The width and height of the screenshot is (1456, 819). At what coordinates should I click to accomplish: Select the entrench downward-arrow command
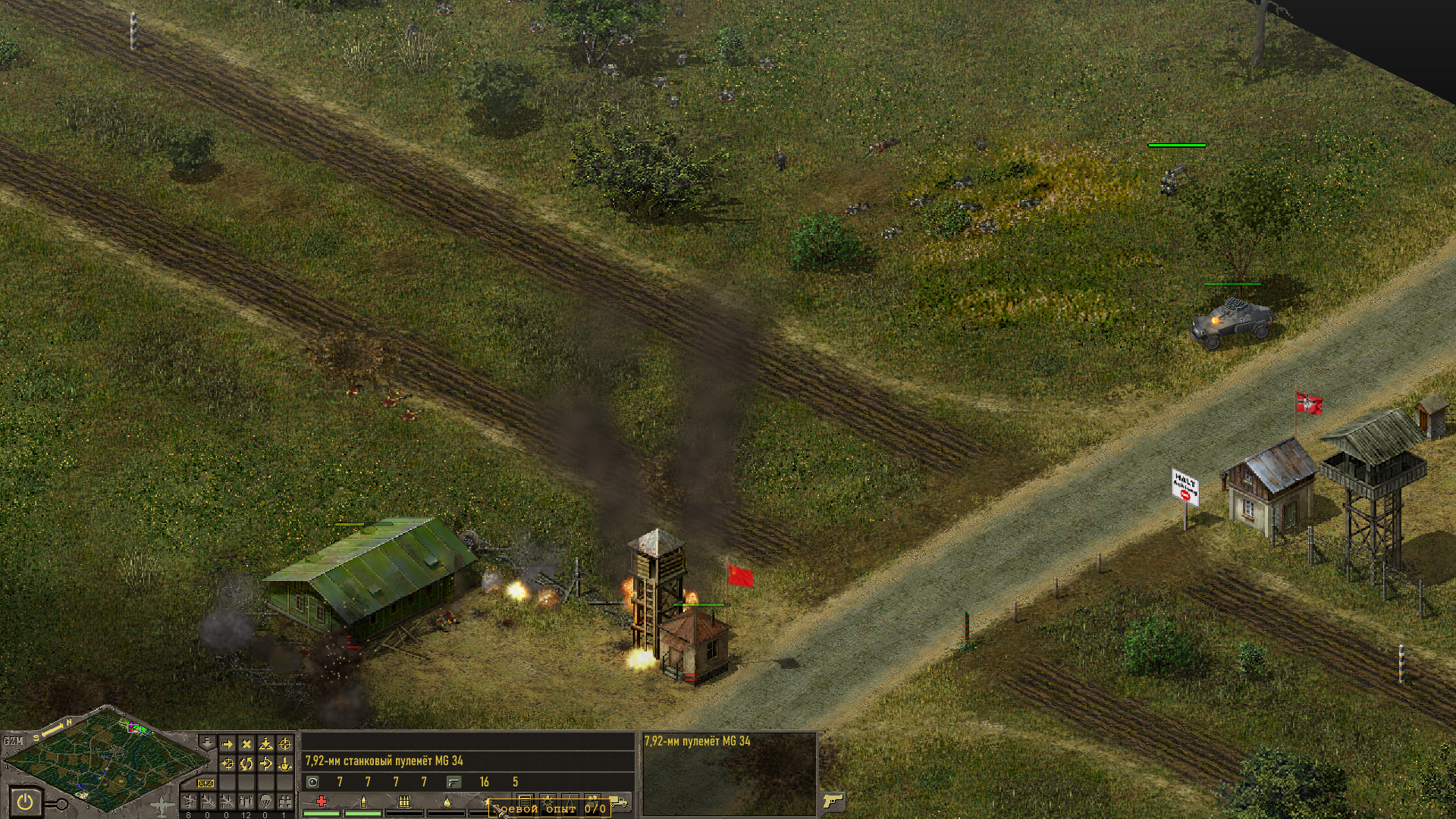coord(285,764)
